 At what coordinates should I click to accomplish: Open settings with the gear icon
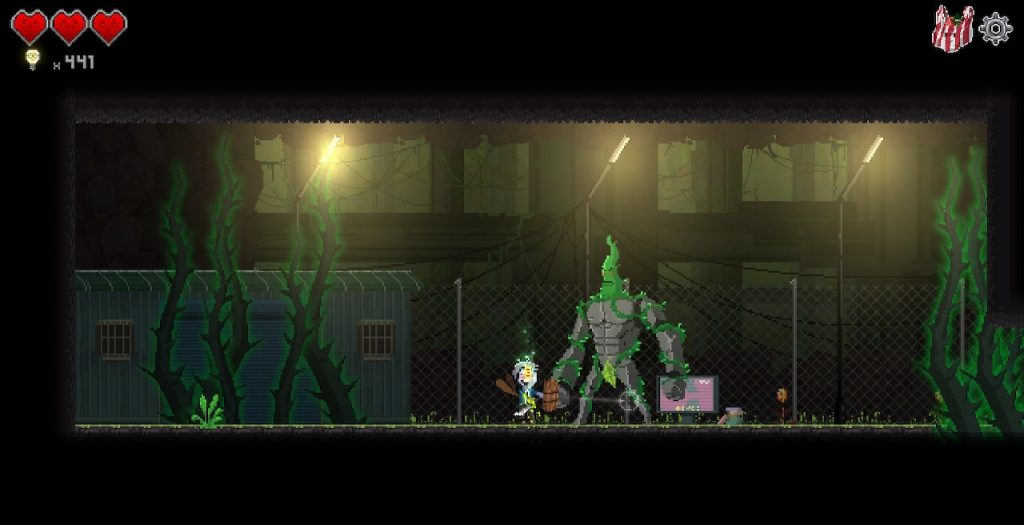(x=995, y=28)
